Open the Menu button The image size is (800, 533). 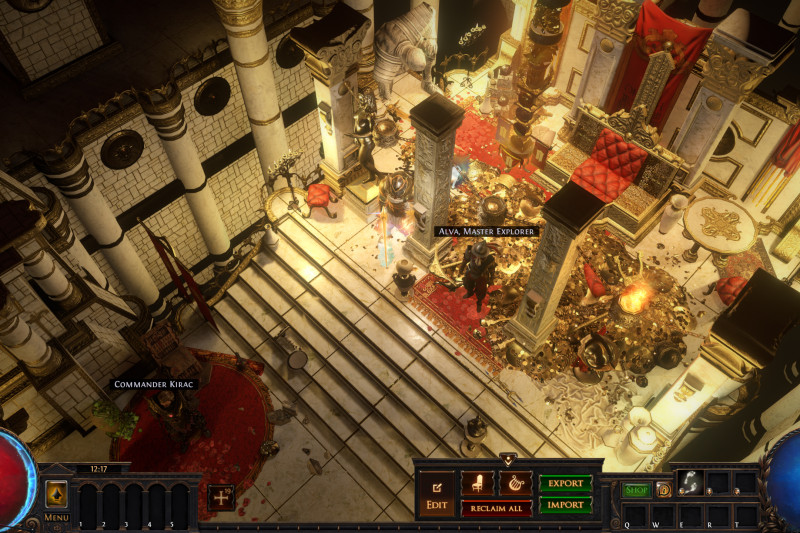point(57,499)
